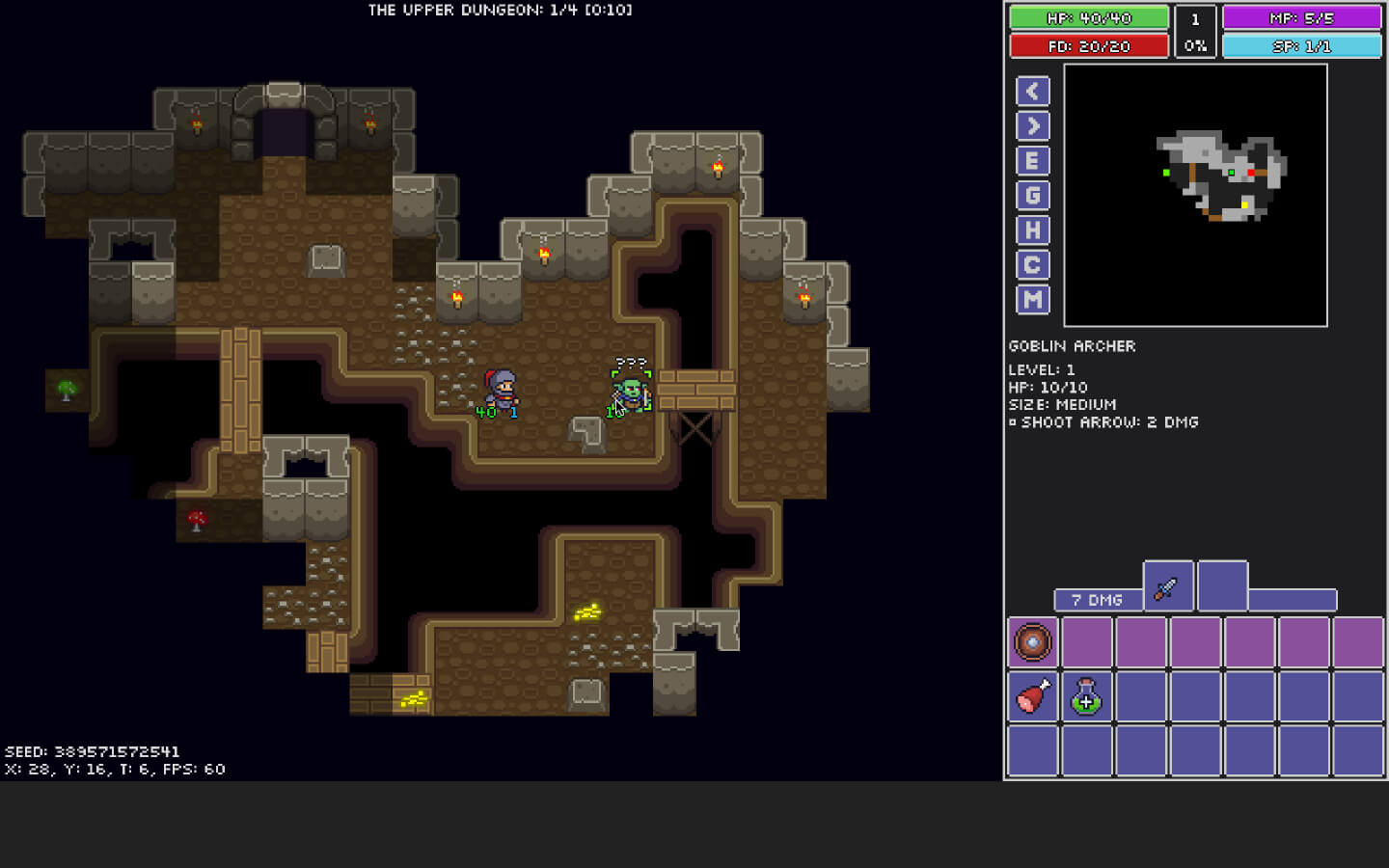The width and height of the screenshot is (1389, 868).
Task: Click the MP bar showing 5/5
Action: [x=1301, y=17]
